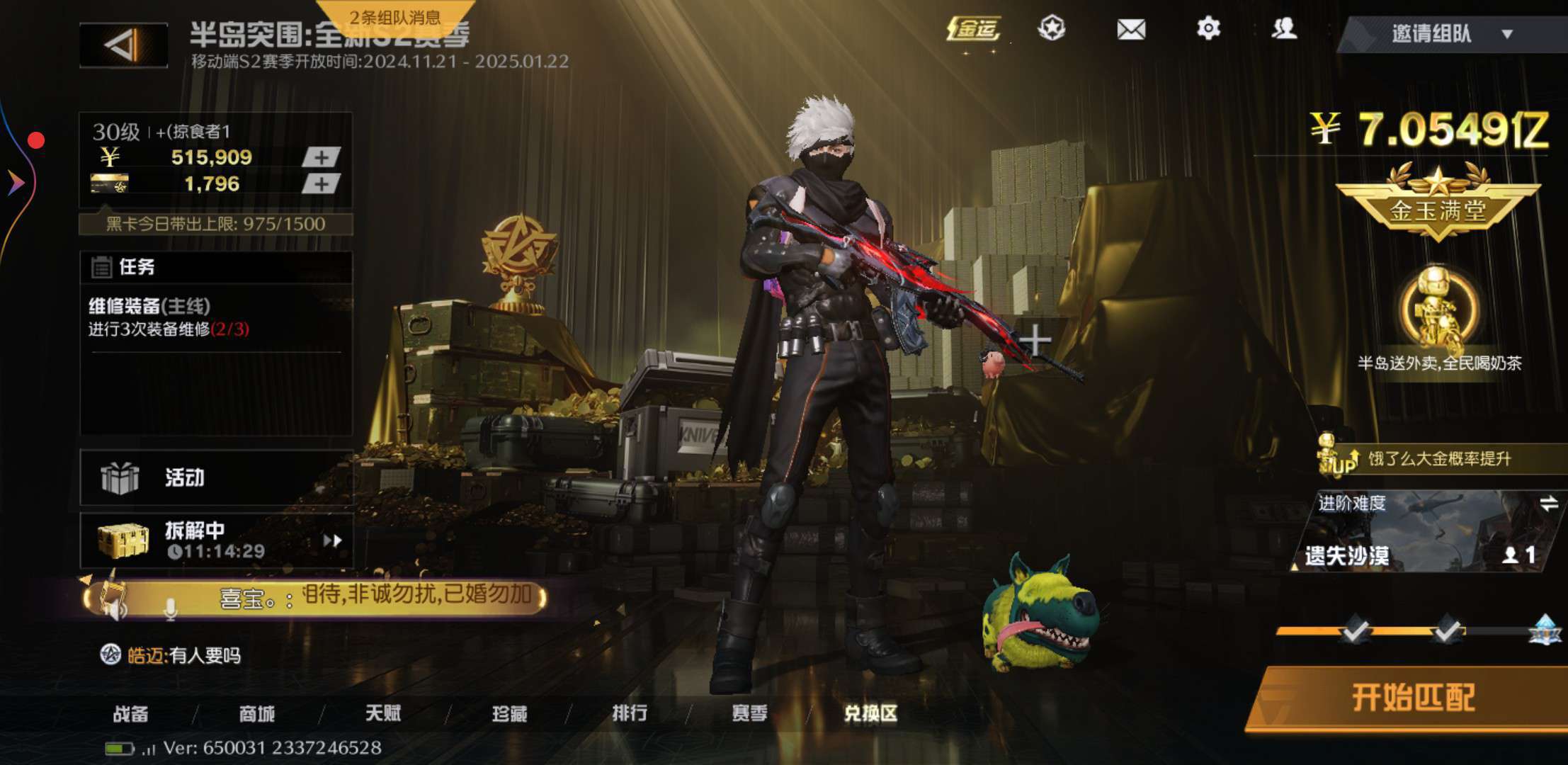Open the 金运 fortune panel

pos(974,30)
